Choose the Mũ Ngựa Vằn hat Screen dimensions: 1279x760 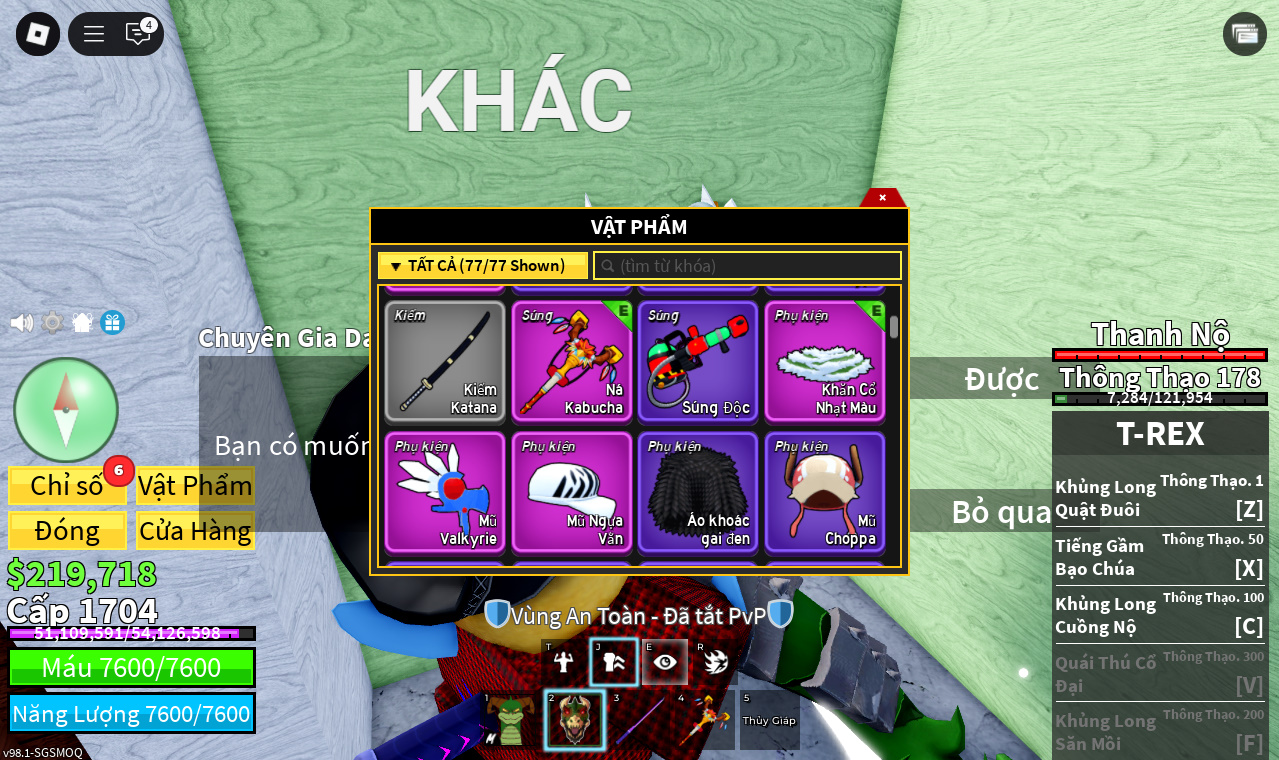click(572, 492)
